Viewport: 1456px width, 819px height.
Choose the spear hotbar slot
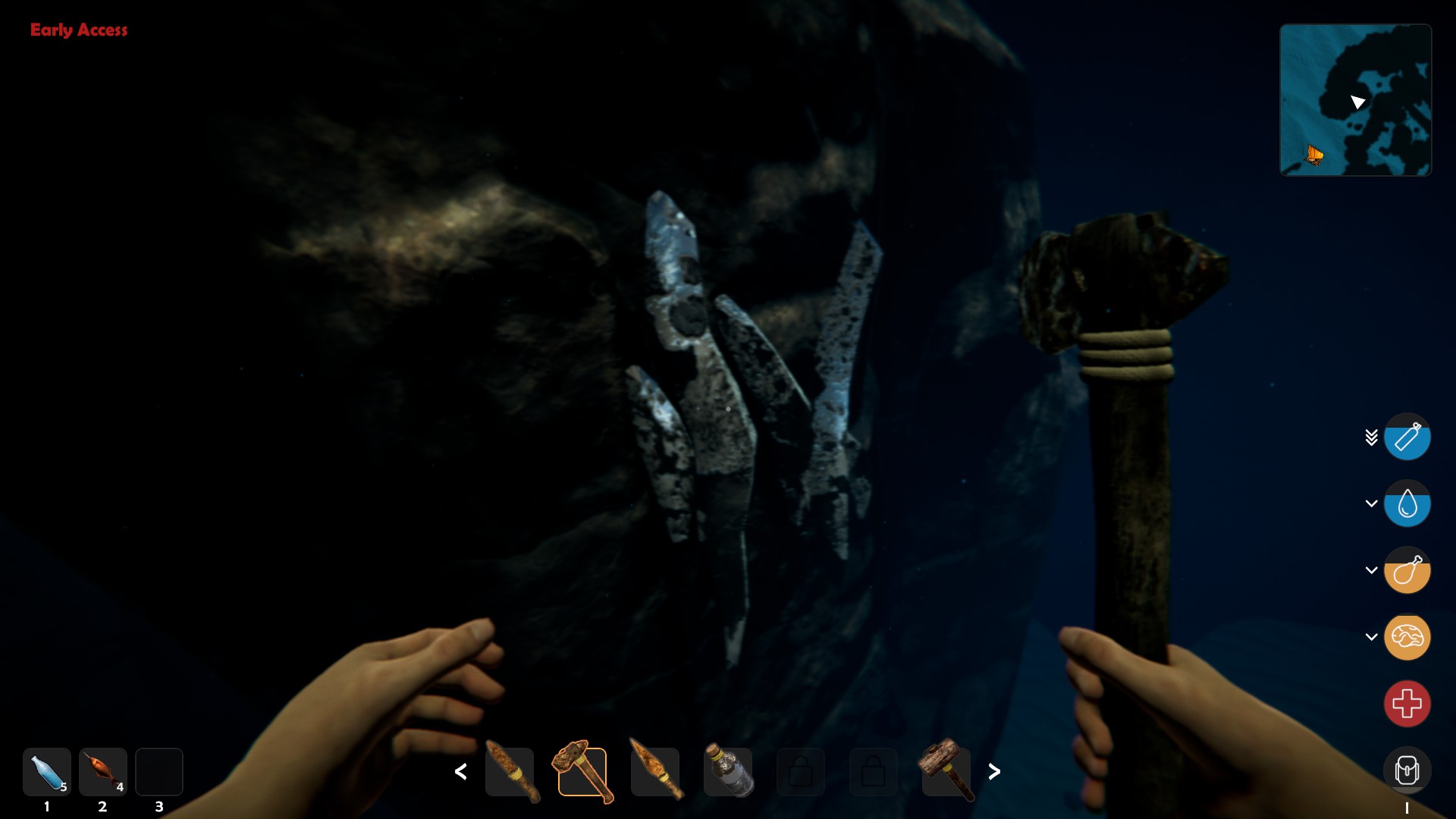coord(655,772)
